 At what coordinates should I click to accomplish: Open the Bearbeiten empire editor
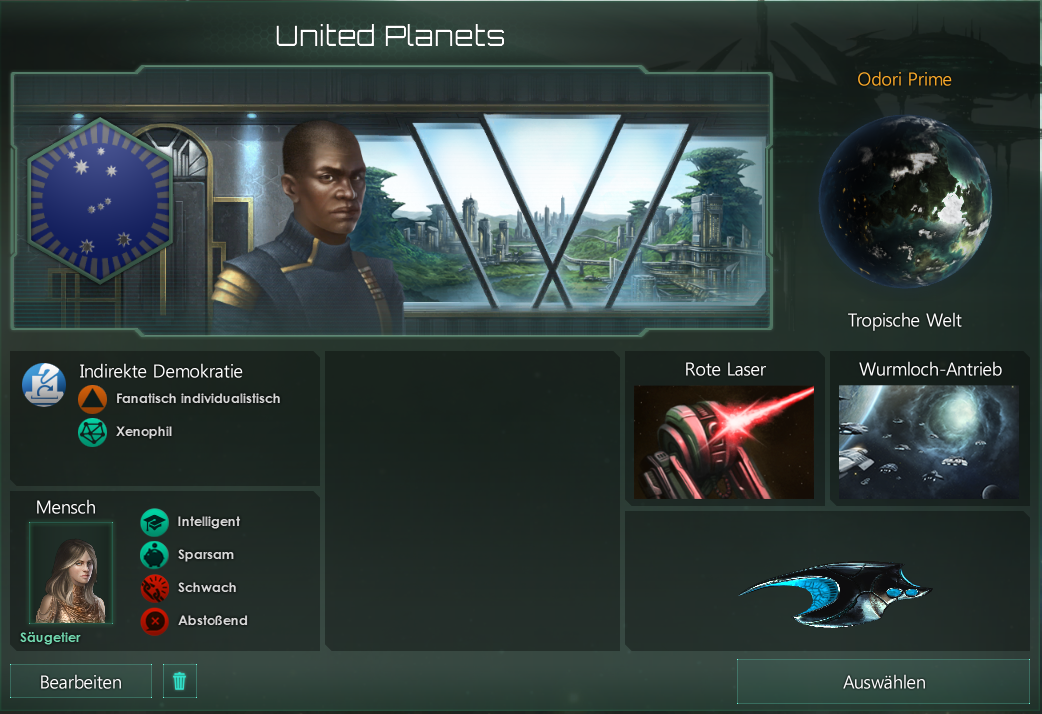click(x=81, y=682)
